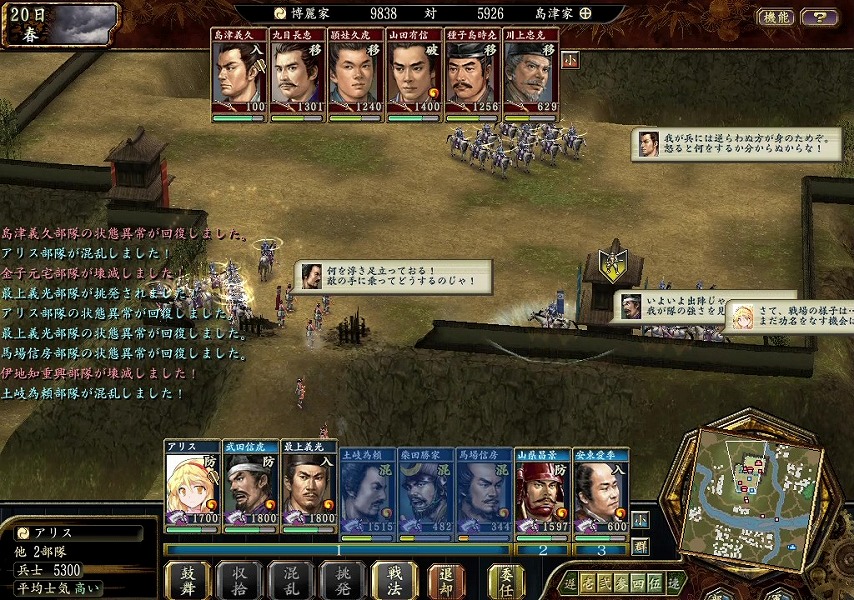Image resolution: width=854 pixels, height=600 pixels.
Task: Choose the 収拾 rally command
Action: pos(239,580)
